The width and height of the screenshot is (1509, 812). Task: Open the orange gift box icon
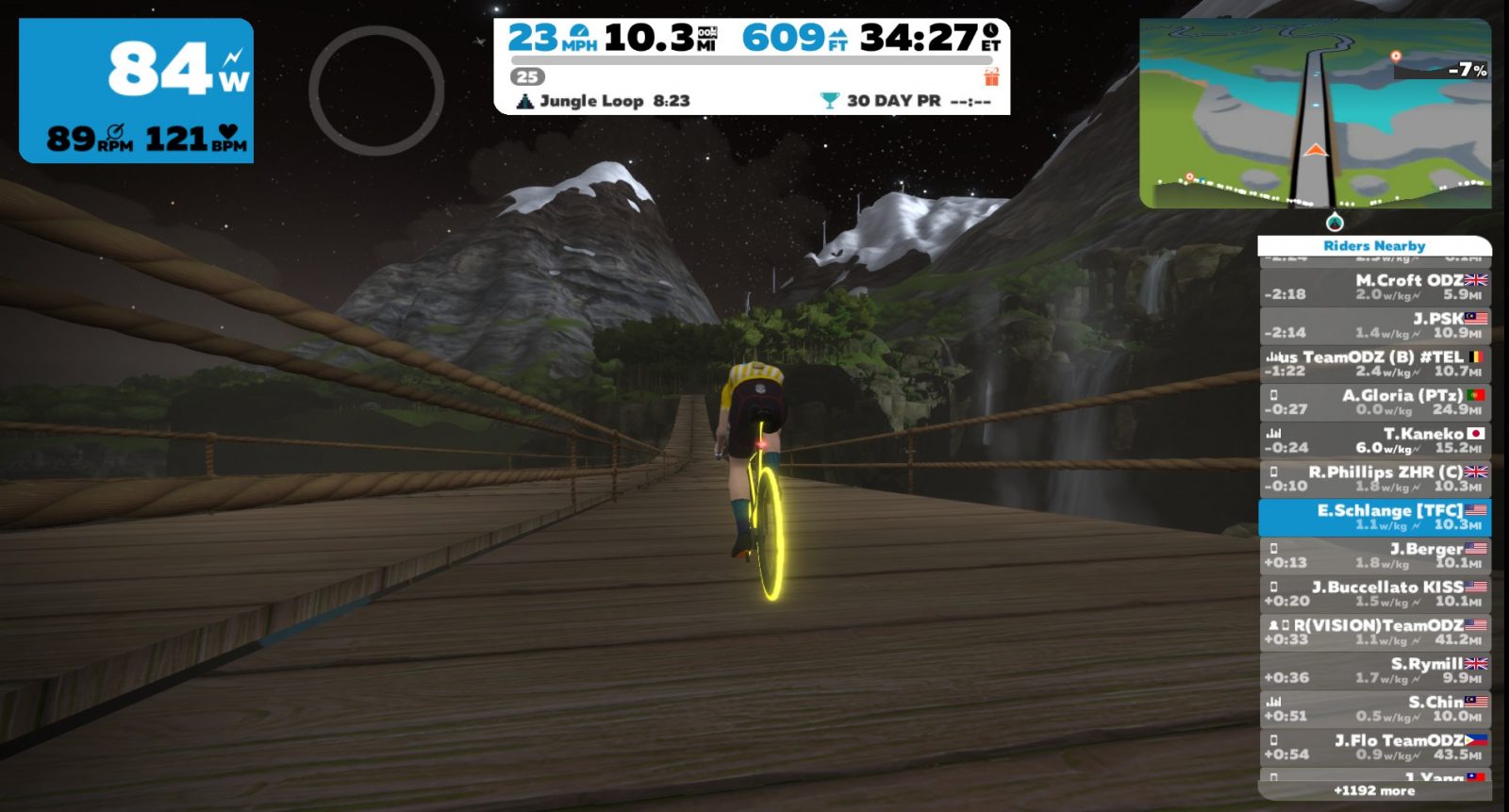click(991, 76)
